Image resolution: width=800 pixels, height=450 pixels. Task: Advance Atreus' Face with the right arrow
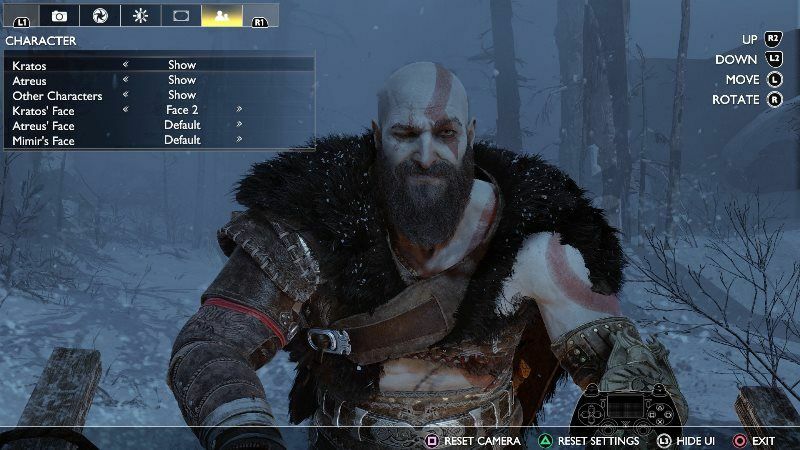pyautogui.click(x=239, y=125)
